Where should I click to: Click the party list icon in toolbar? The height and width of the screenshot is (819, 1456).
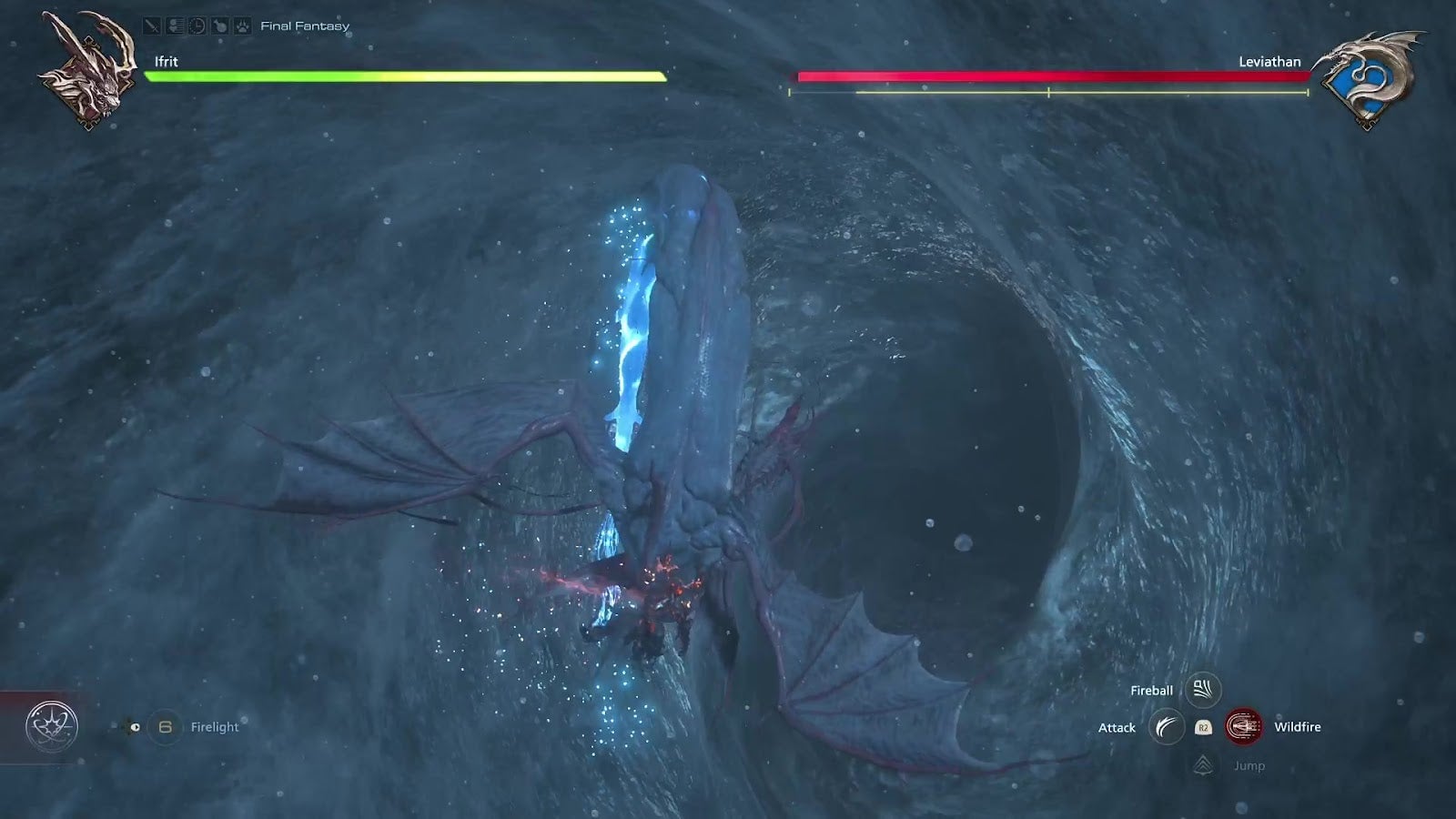175,25
